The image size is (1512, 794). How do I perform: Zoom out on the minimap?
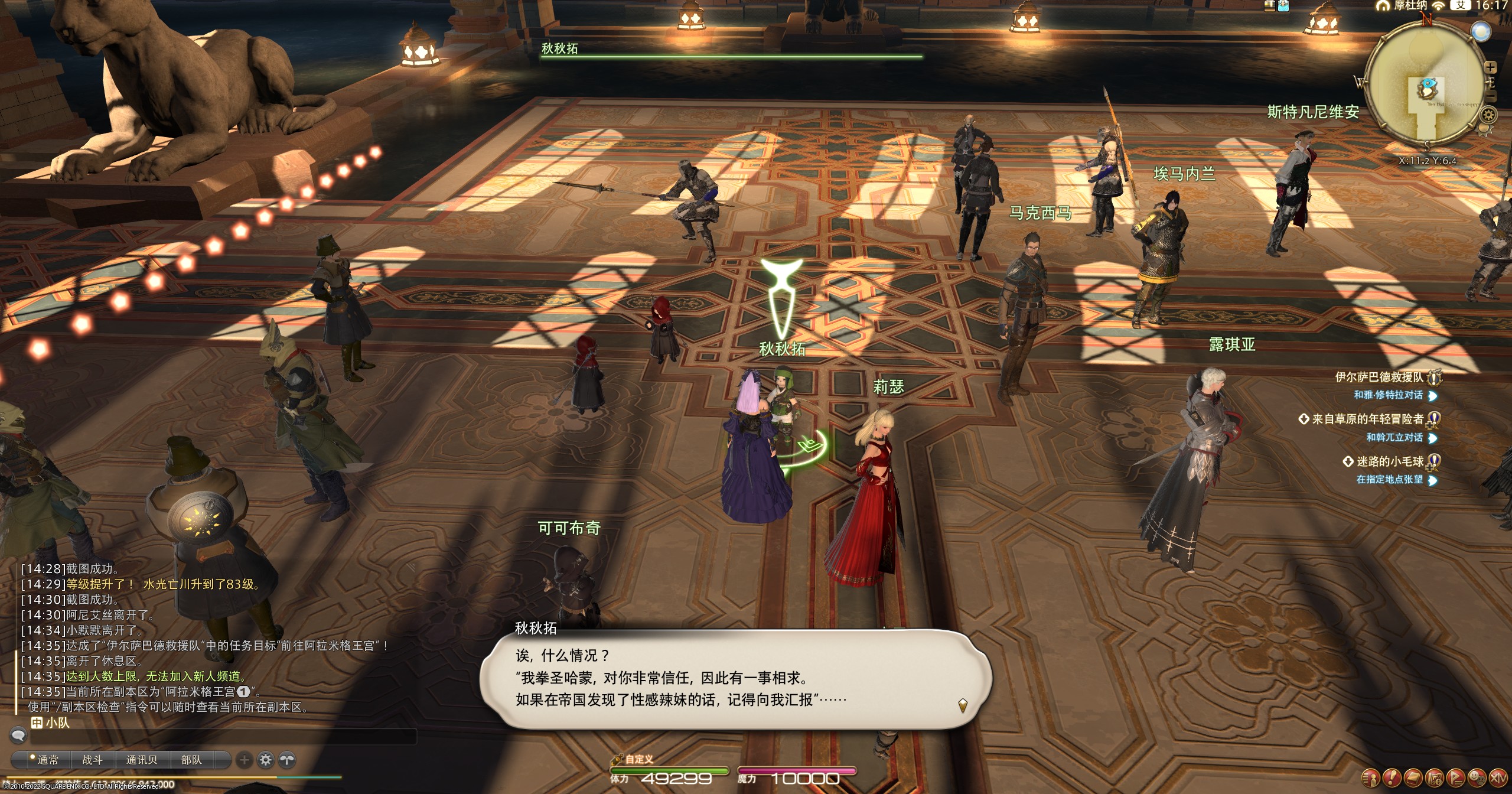(x=1491, y=96)
